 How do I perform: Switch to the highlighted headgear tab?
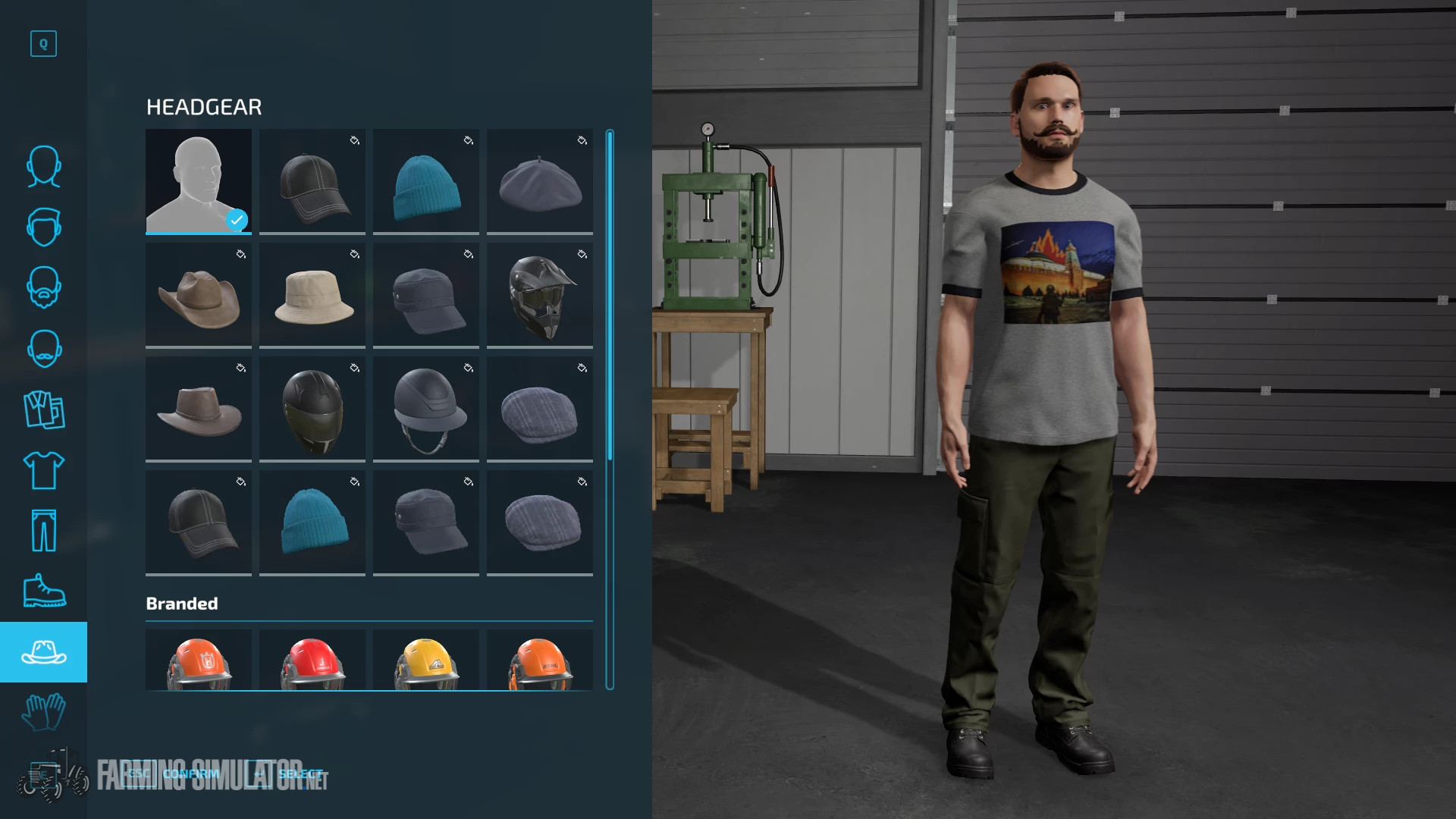[43, 651]
